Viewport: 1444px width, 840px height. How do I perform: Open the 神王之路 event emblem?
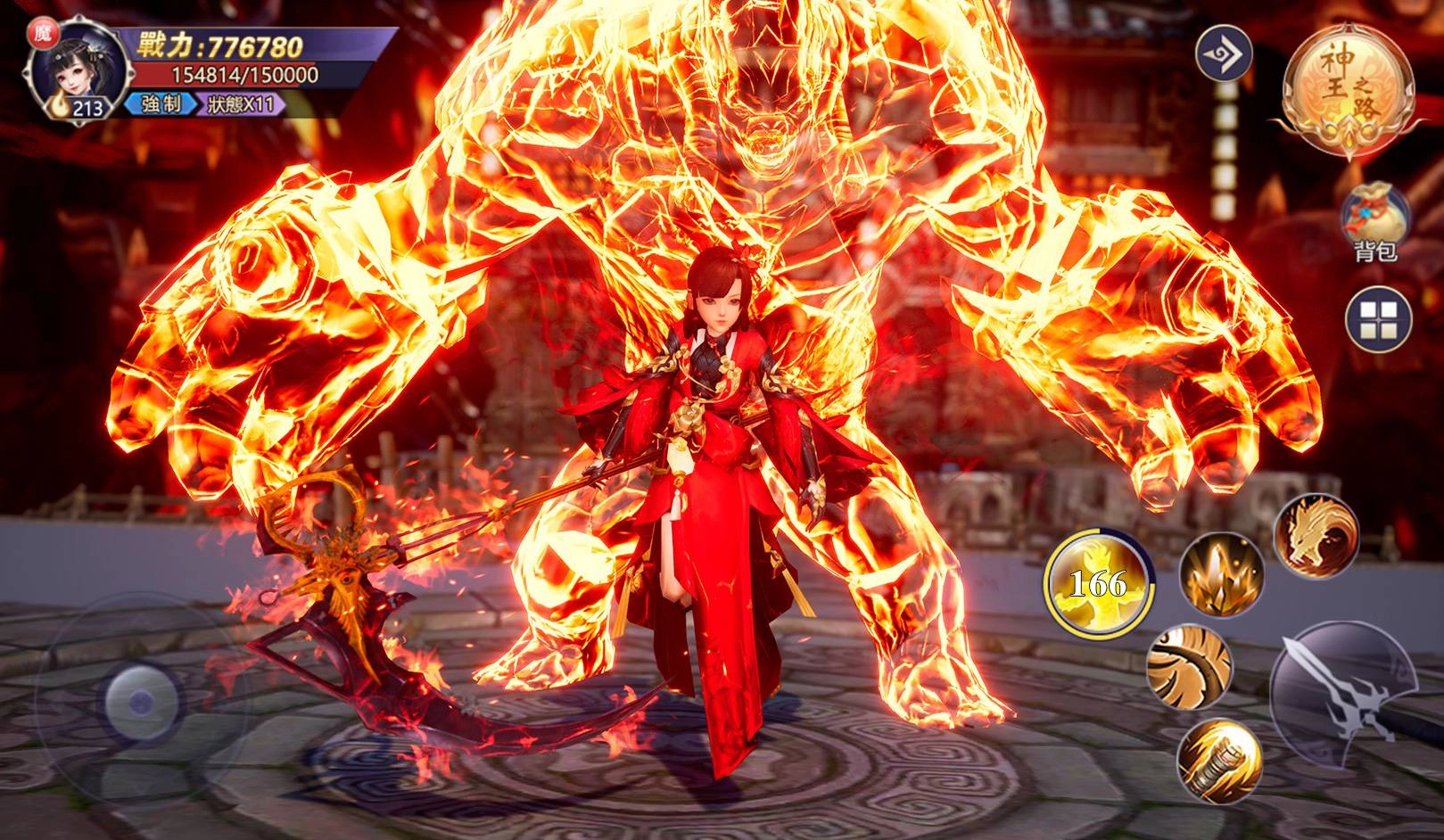[1348, 88]
